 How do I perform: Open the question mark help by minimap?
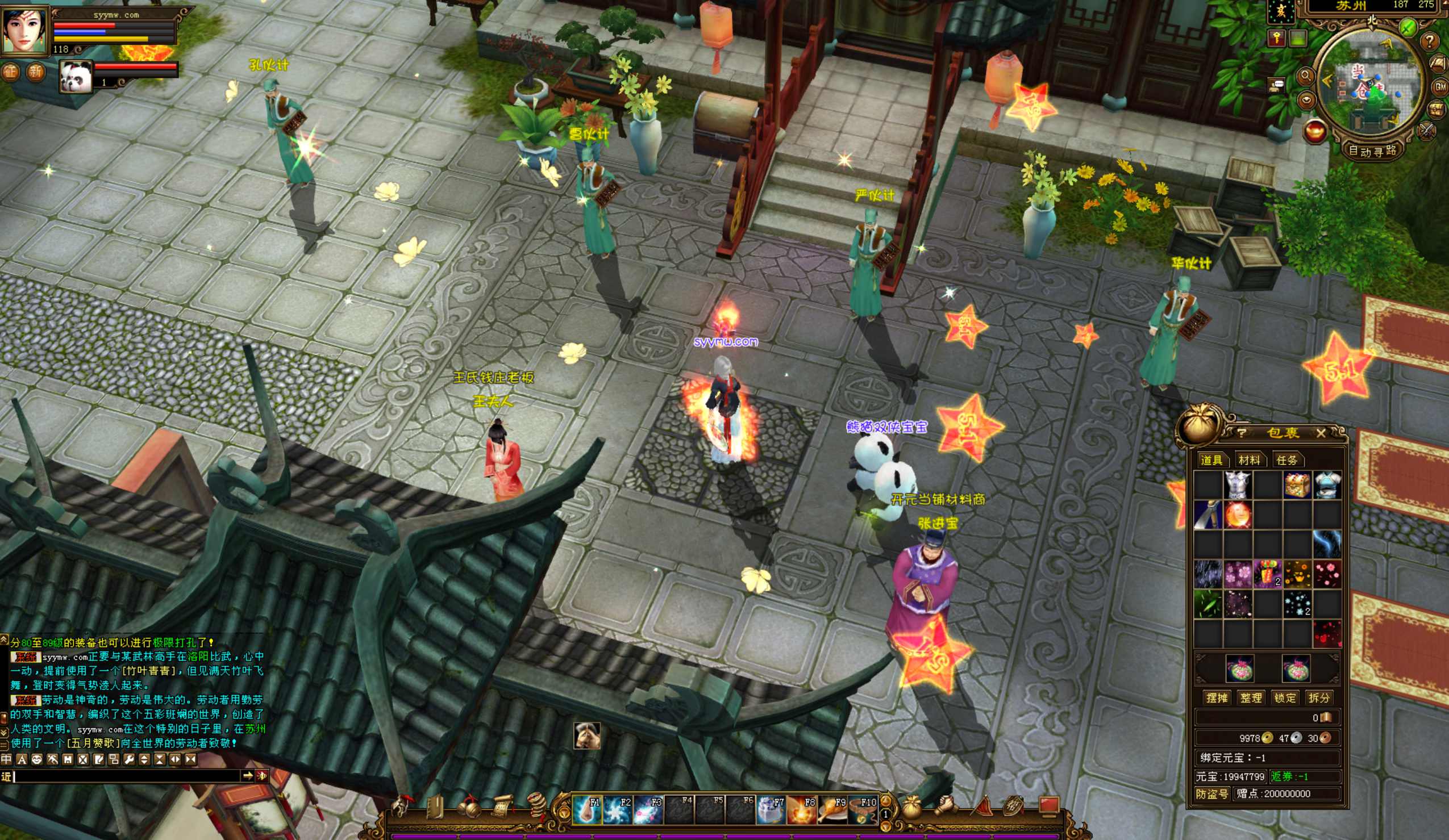click(1430, 41)
